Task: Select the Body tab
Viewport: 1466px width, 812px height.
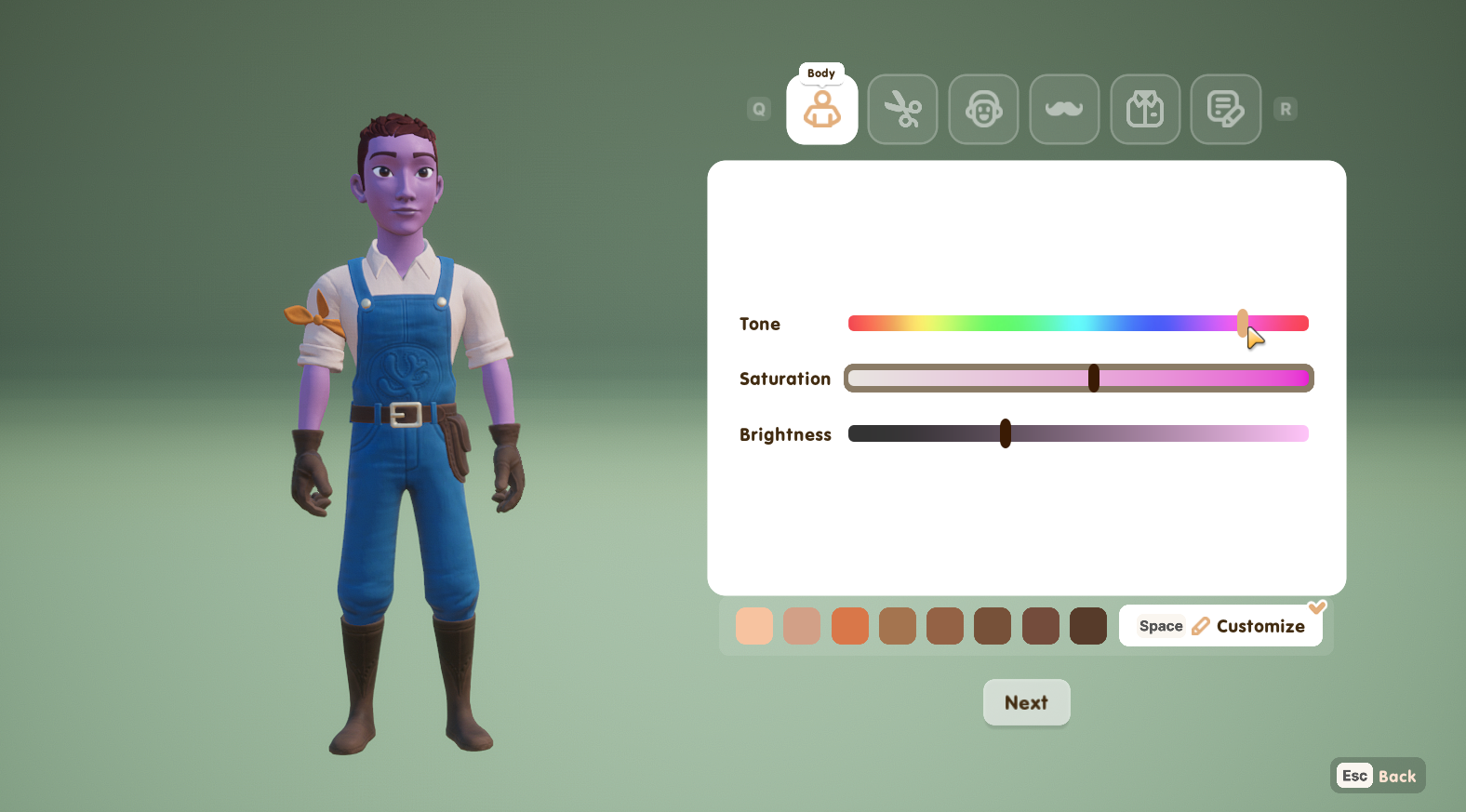Action: (821, 110)
